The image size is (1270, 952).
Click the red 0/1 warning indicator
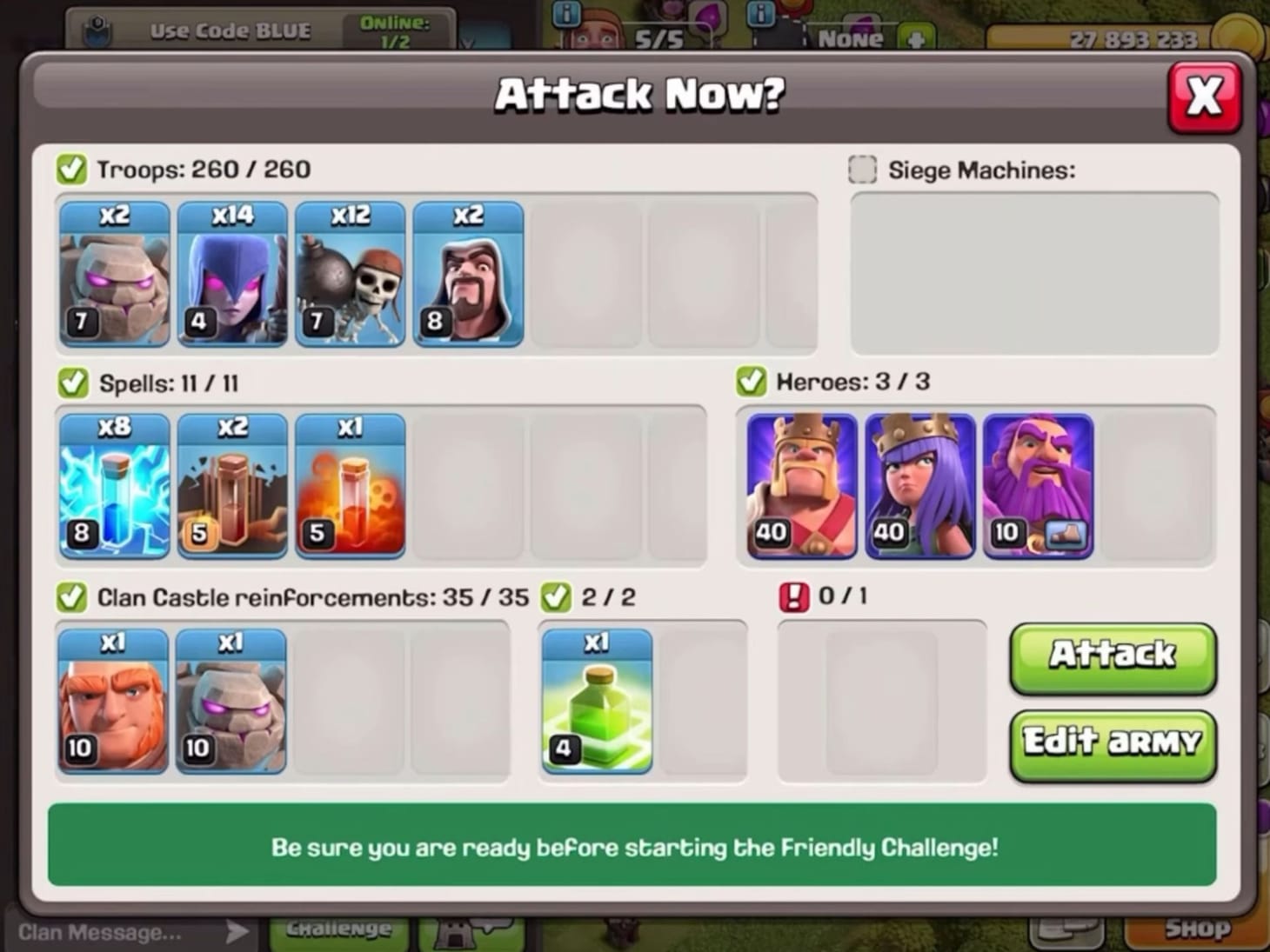(792, 596)
